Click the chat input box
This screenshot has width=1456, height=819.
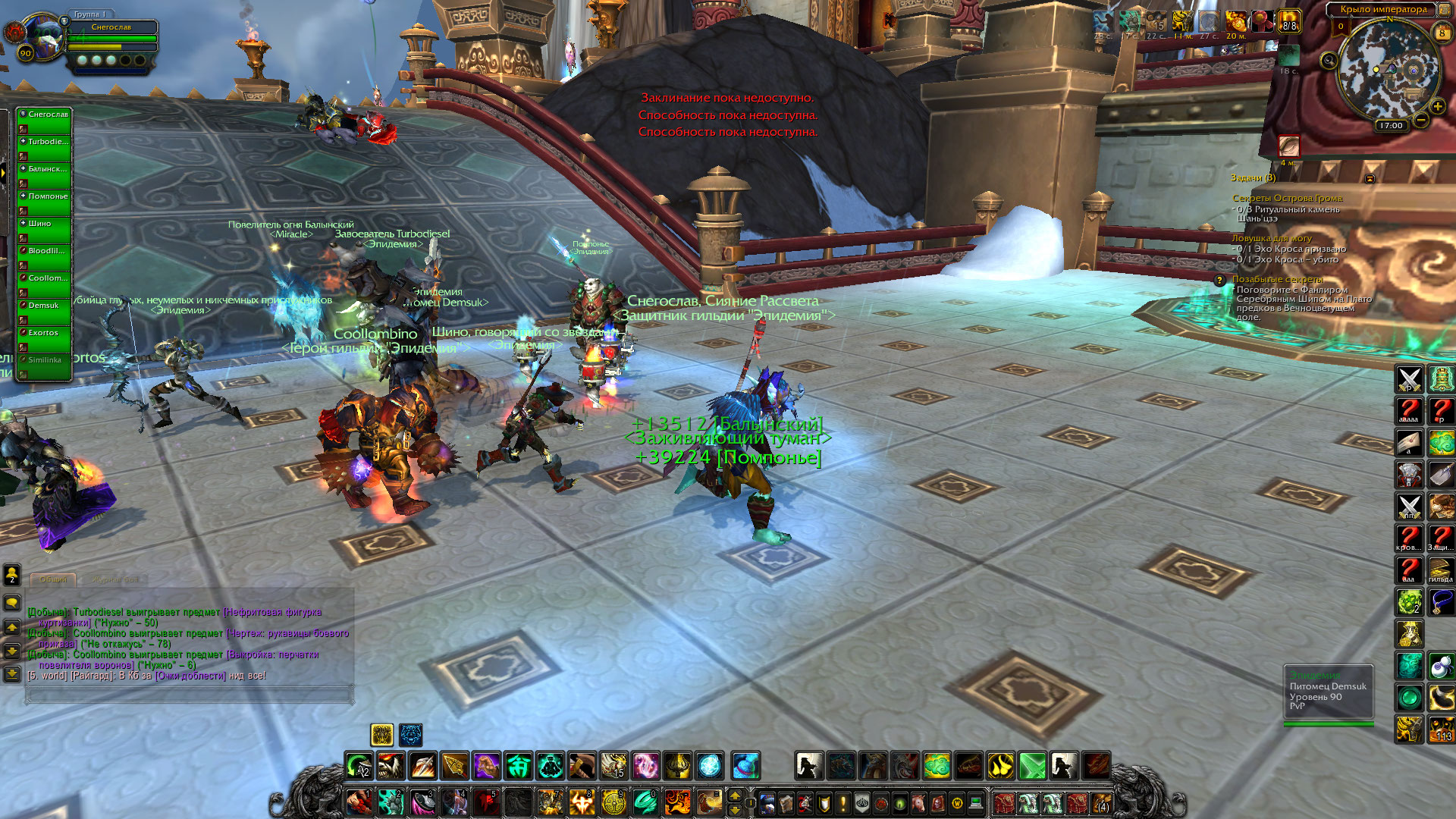190,694
